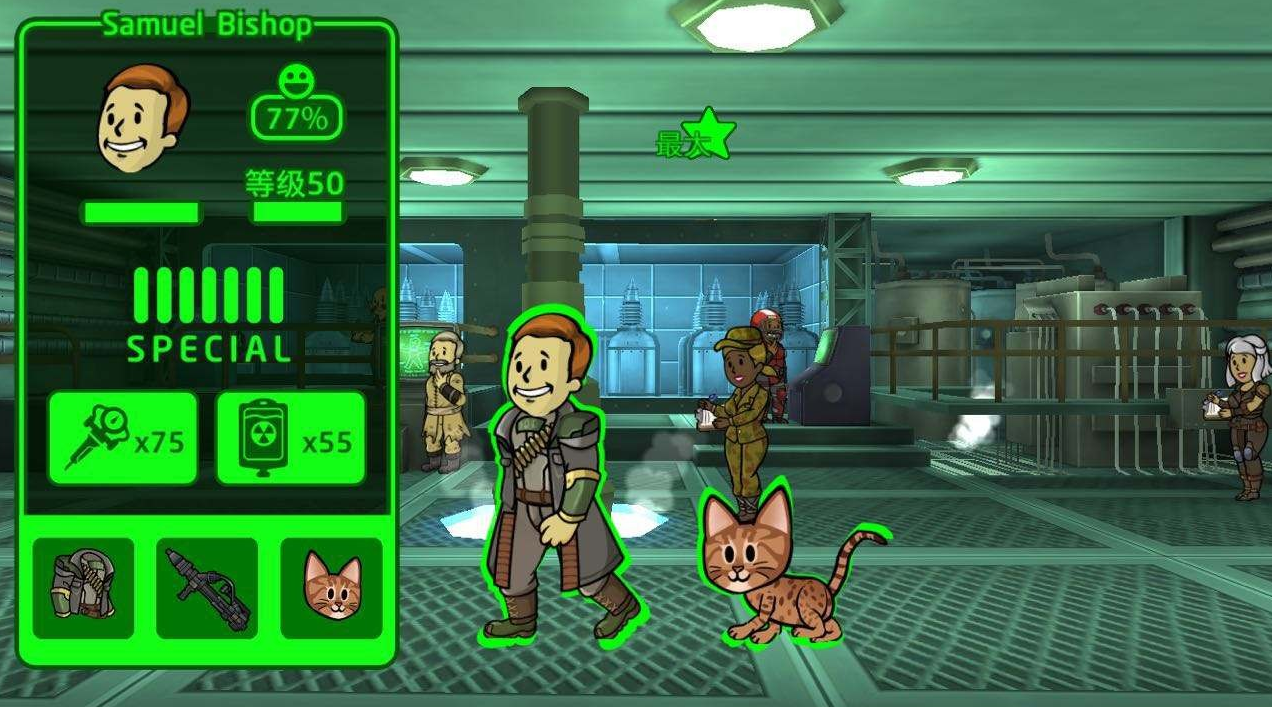Tap the dweller name Samuel Bishop
The image size is (1272, 707).
tap(207, 25)
